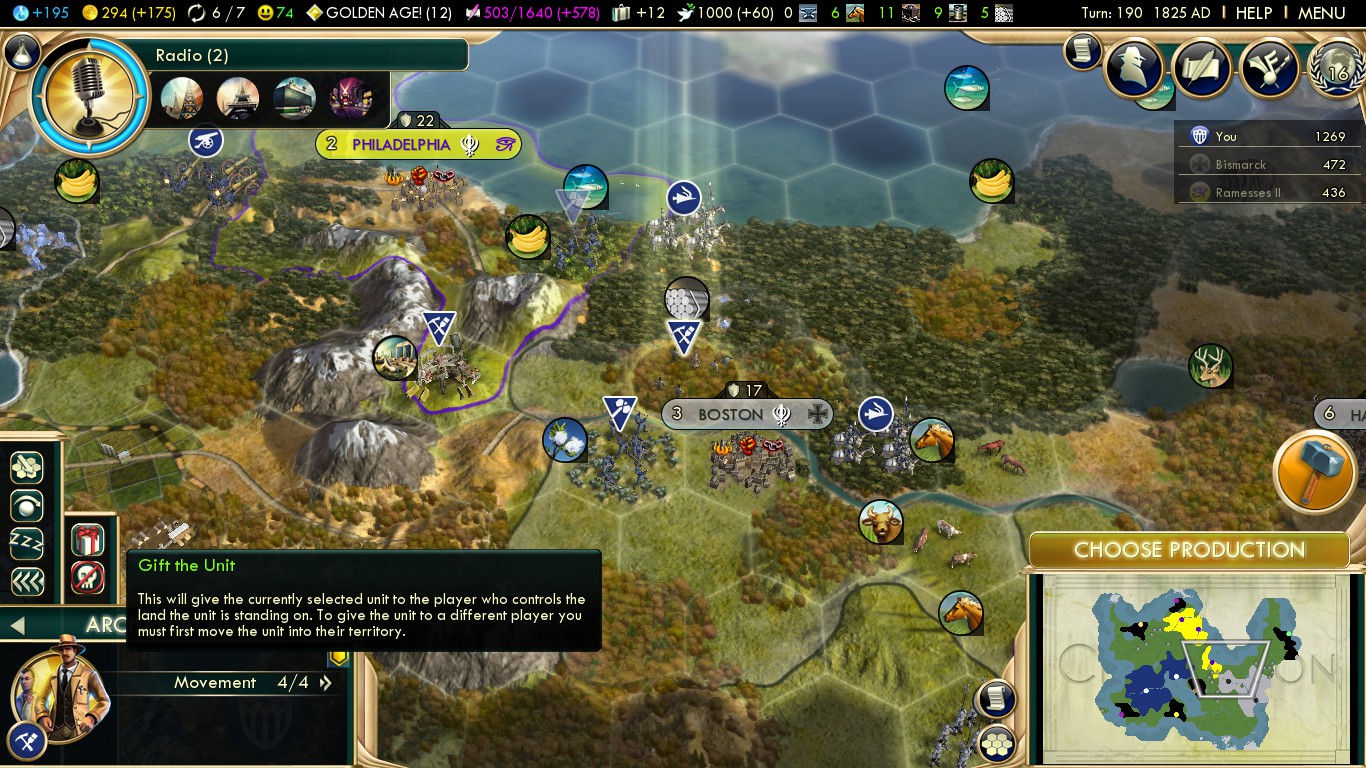Click the Gift the Unit present icon
Image resolution: width=1366 pixels, height=768 pixels.
click(x=88, y=540)
